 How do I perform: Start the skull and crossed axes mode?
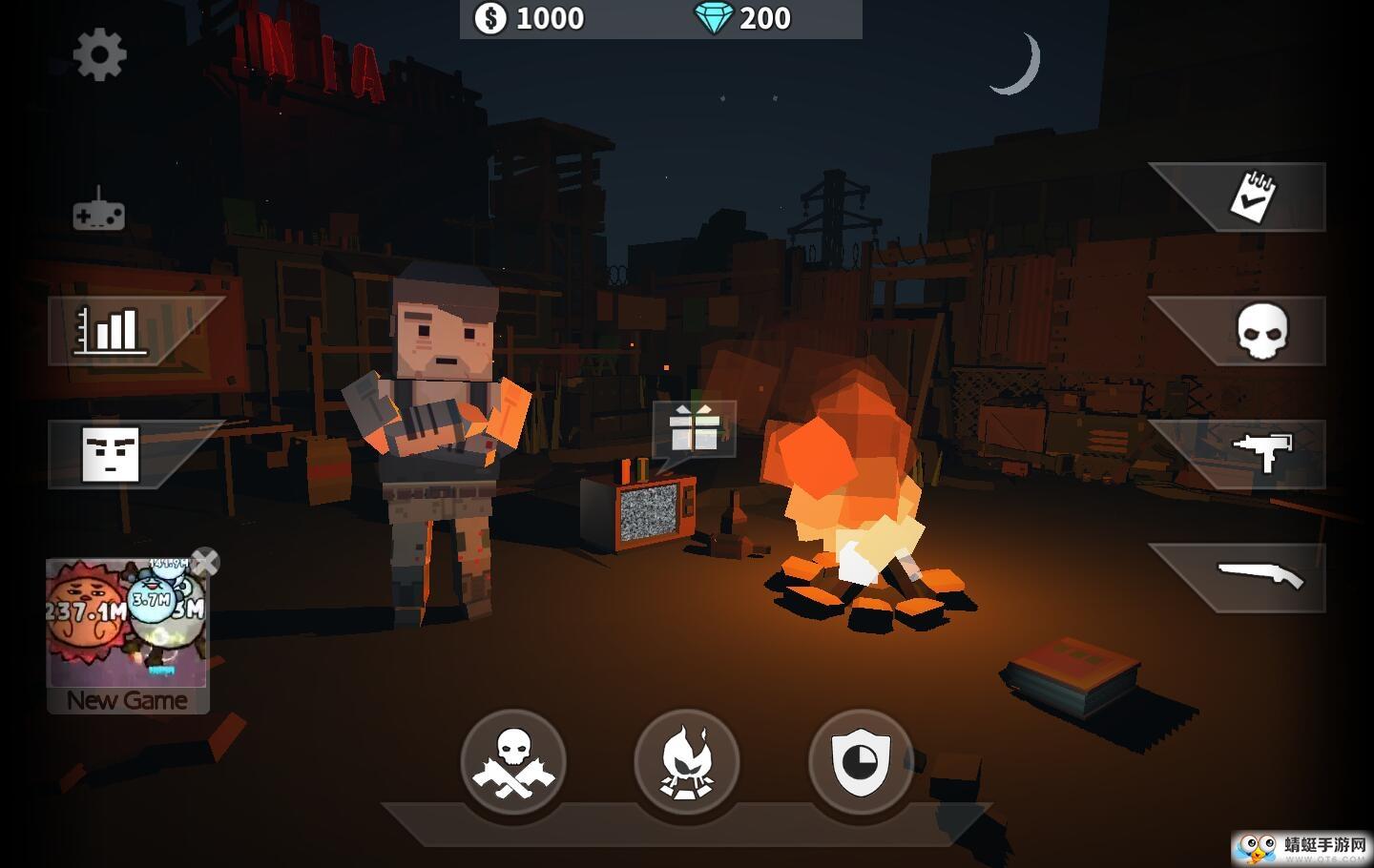(x=513, y=762)
